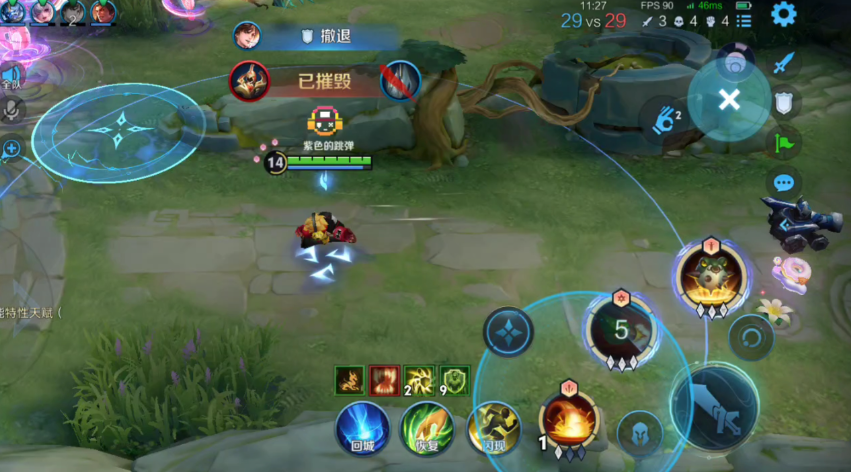Send the green flag gather signal

click(784, 142)
